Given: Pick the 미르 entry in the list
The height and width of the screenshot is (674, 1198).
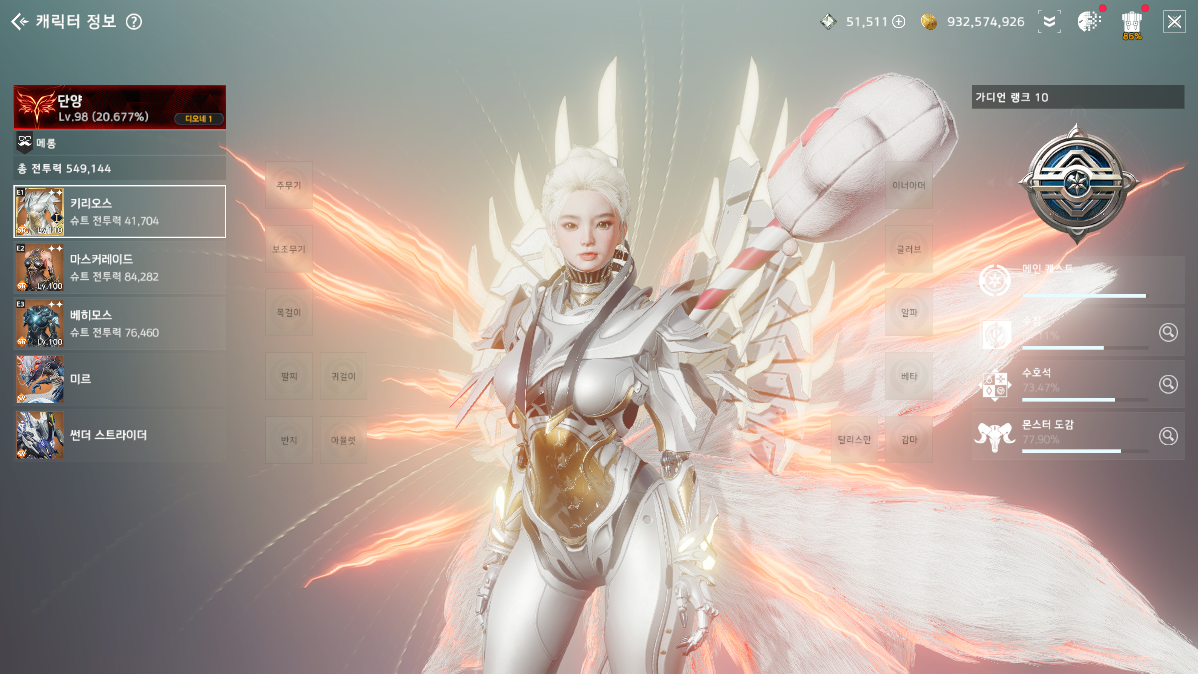Looking at the screenshot, I should [x=119, y=379].
